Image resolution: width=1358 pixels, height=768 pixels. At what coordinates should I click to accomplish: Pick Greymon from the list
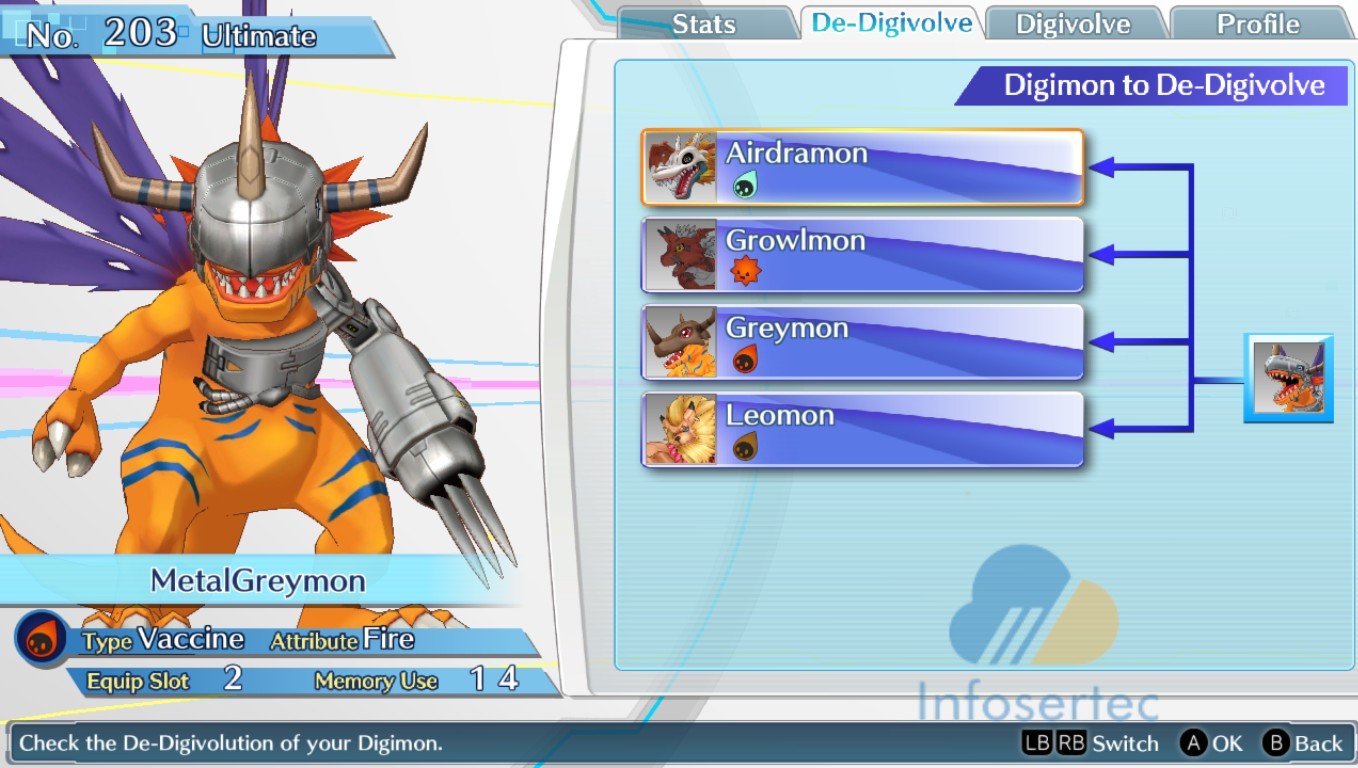click(x=862, y=342)
